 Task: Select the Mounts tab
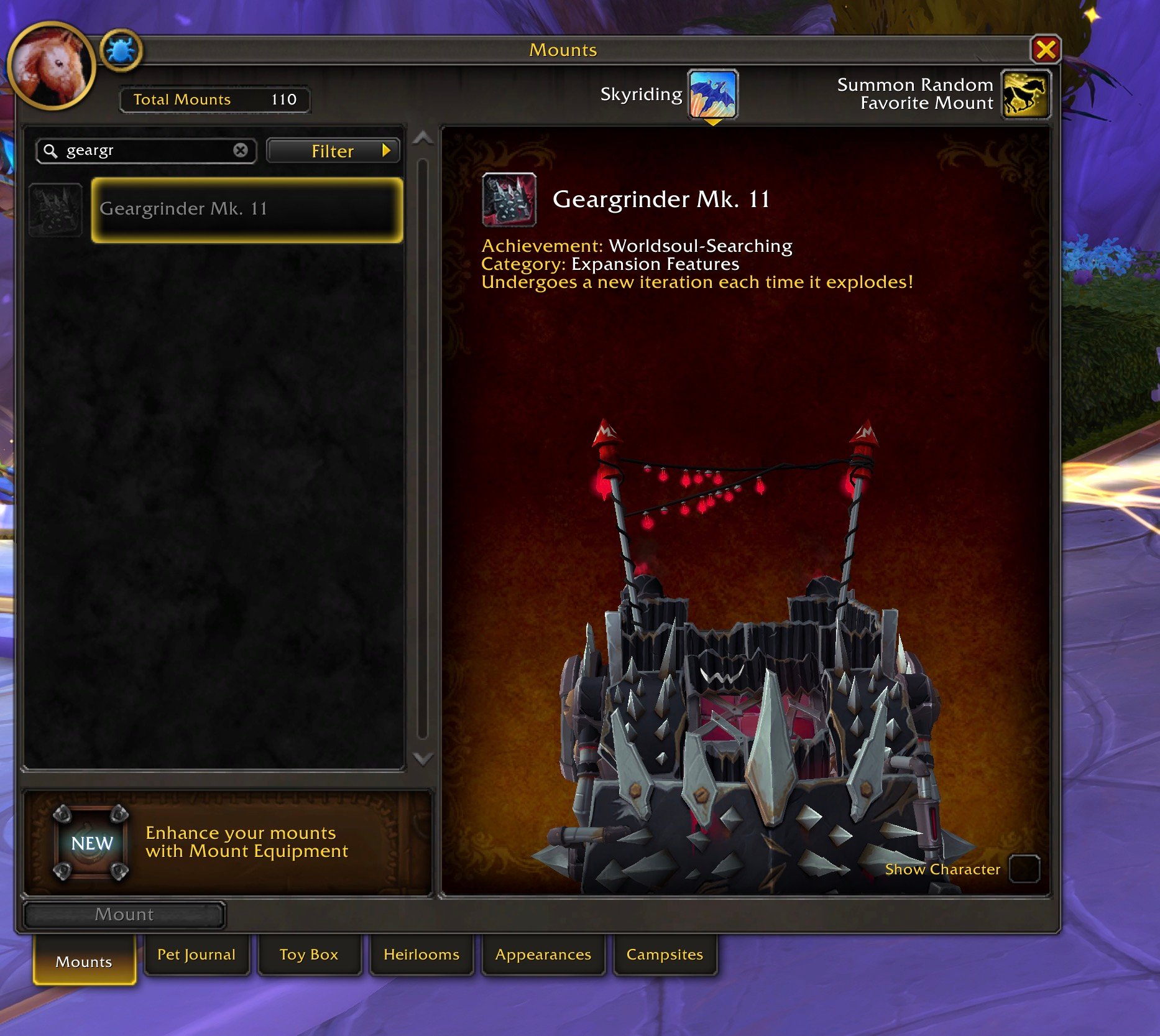[84, 962]
